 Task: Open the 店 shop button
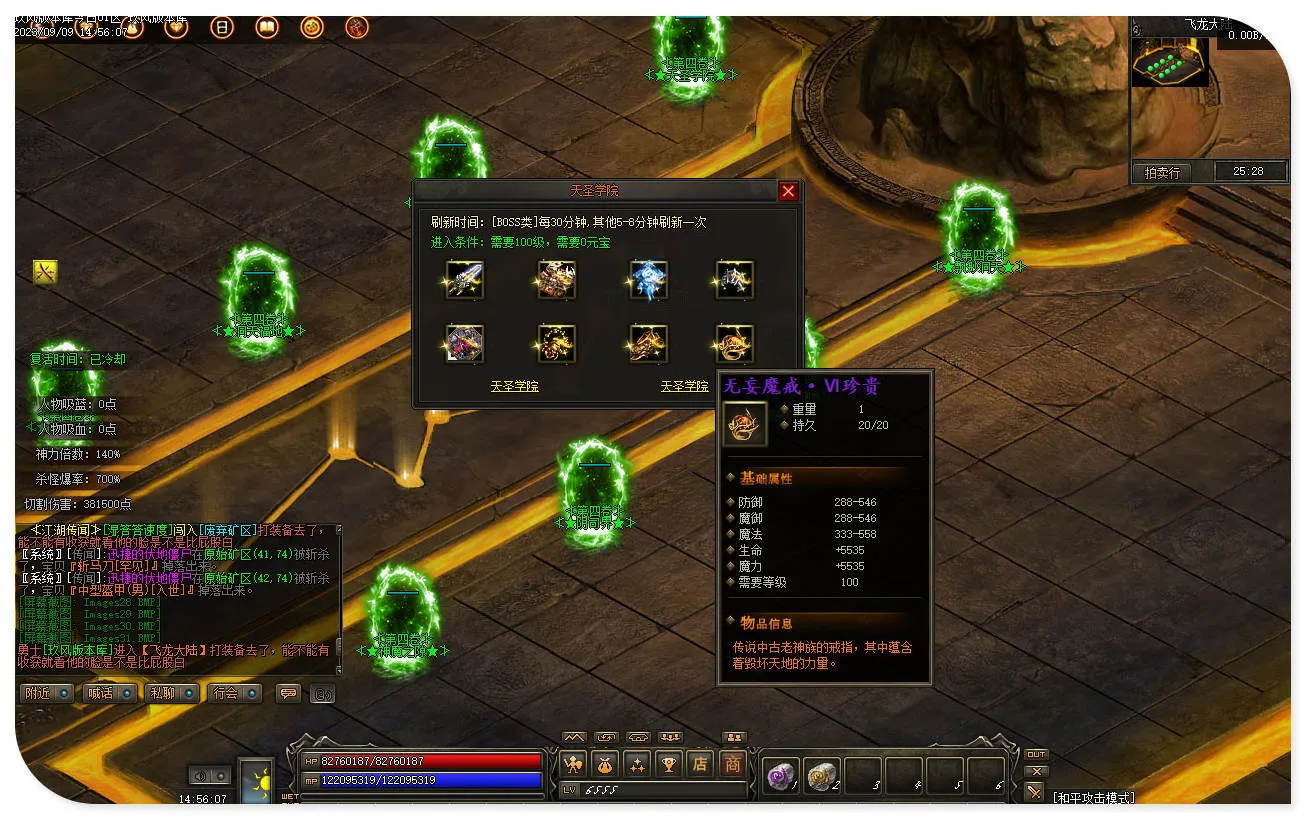pyautogui.click(x=700, y=764)
